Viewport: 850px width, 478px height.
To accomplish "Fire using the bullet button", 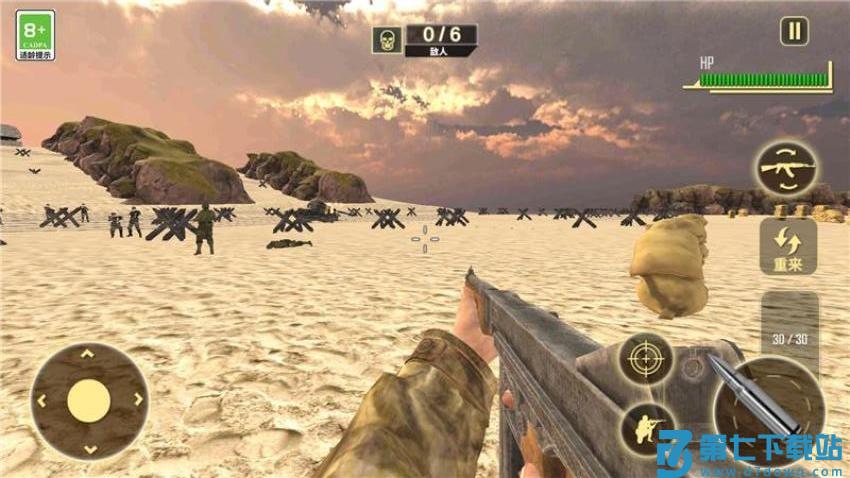I will [768, 402].
